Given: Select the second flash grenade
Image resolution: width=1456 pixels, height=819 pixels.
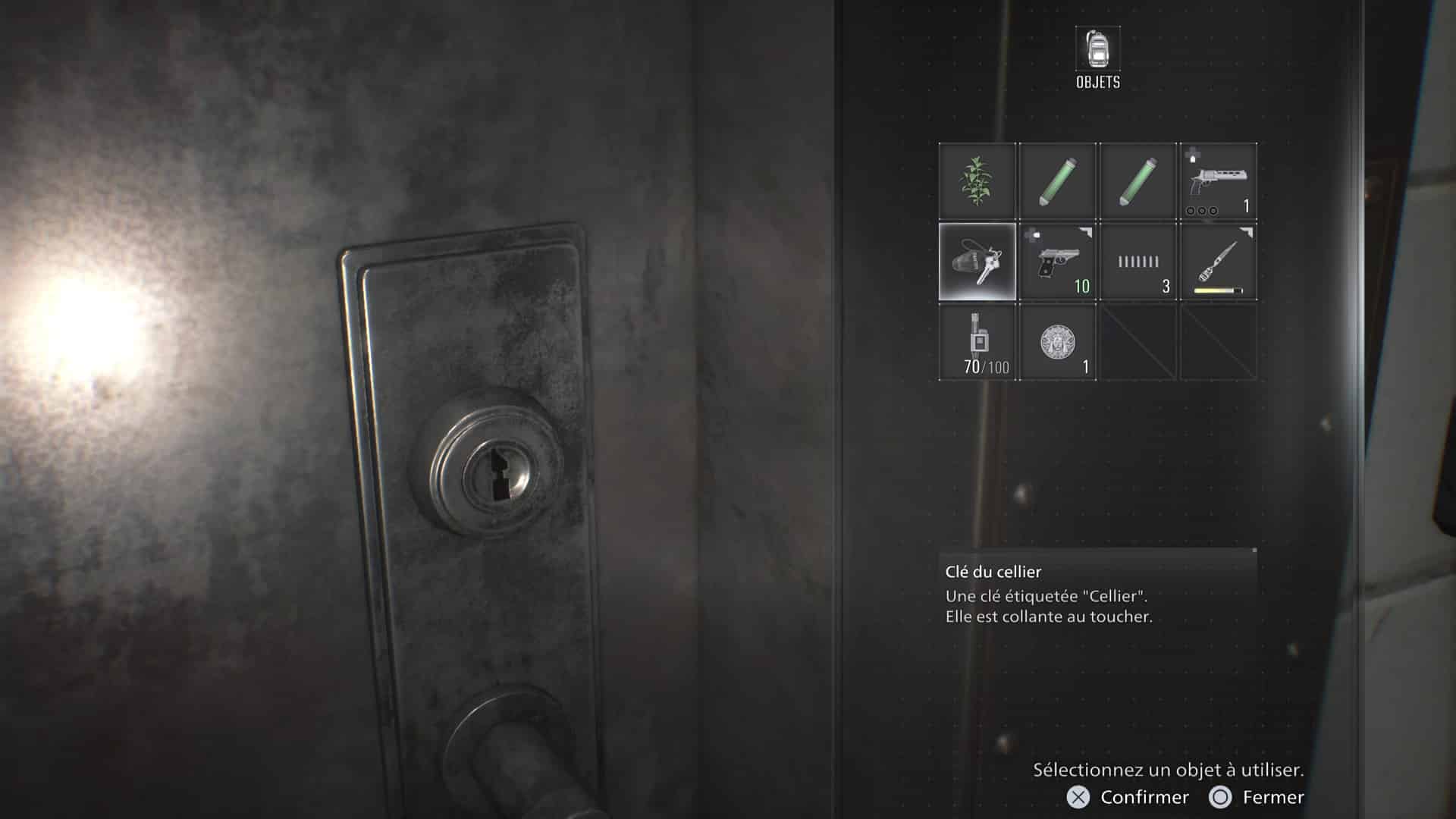Looking at the screenshot, I should coord(1138,182).
